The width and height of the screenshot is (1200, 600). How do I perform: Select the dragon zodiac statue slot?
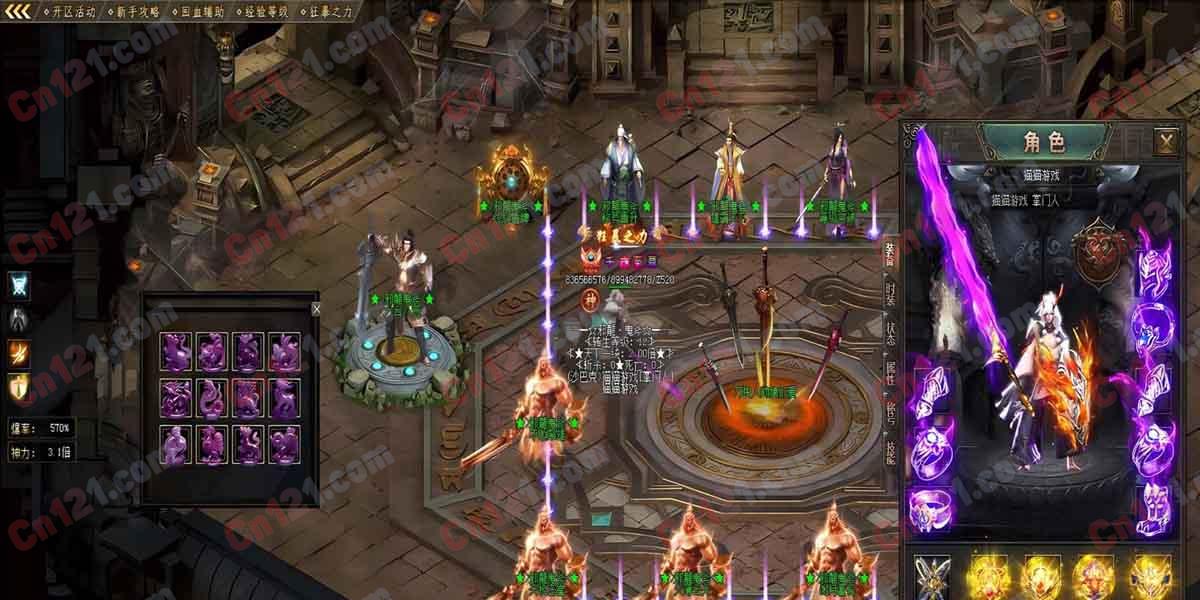(176, 398)
